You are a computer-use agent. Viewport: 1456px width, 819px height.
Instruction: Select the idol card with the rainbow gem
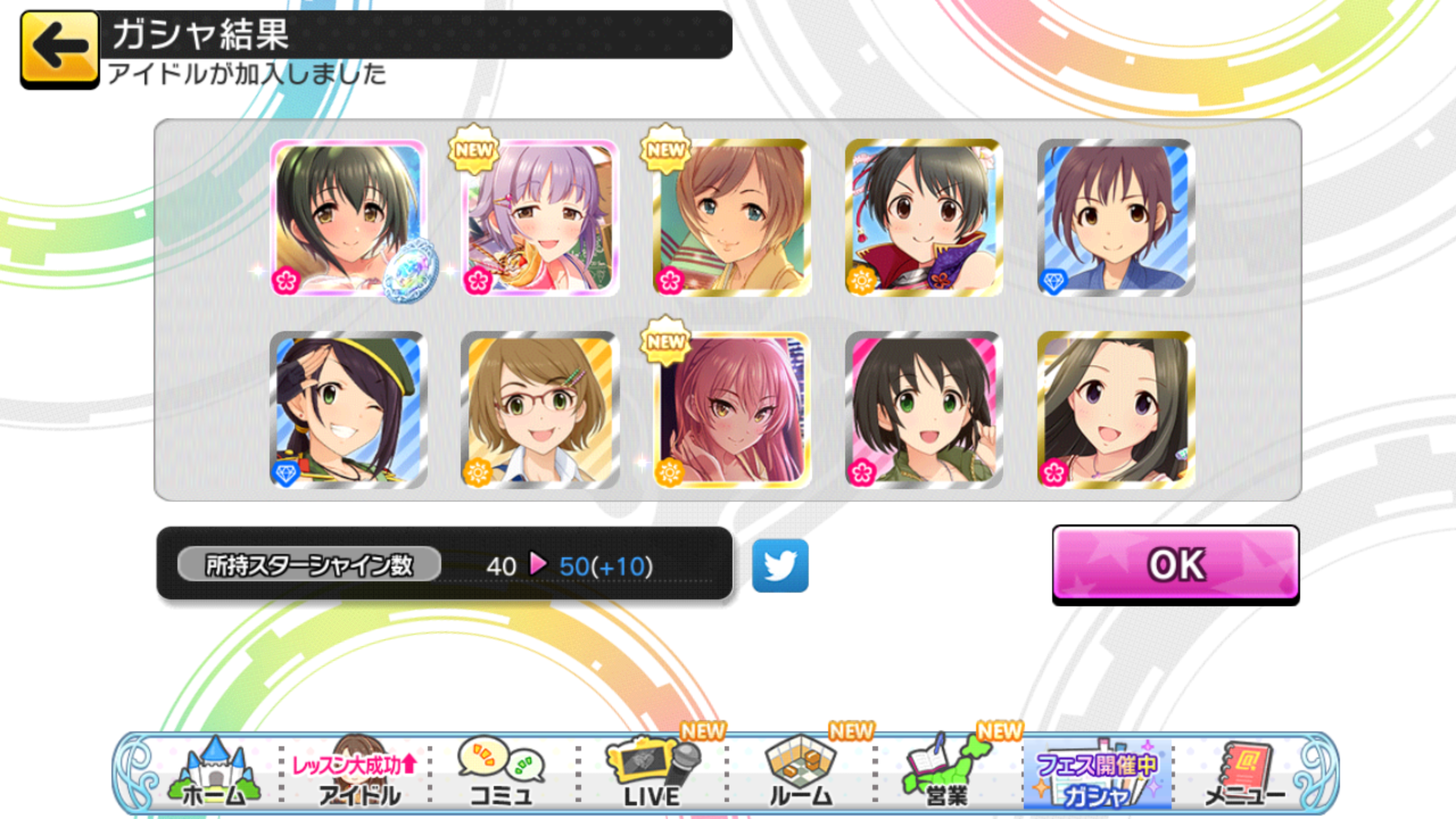[348, 218]
